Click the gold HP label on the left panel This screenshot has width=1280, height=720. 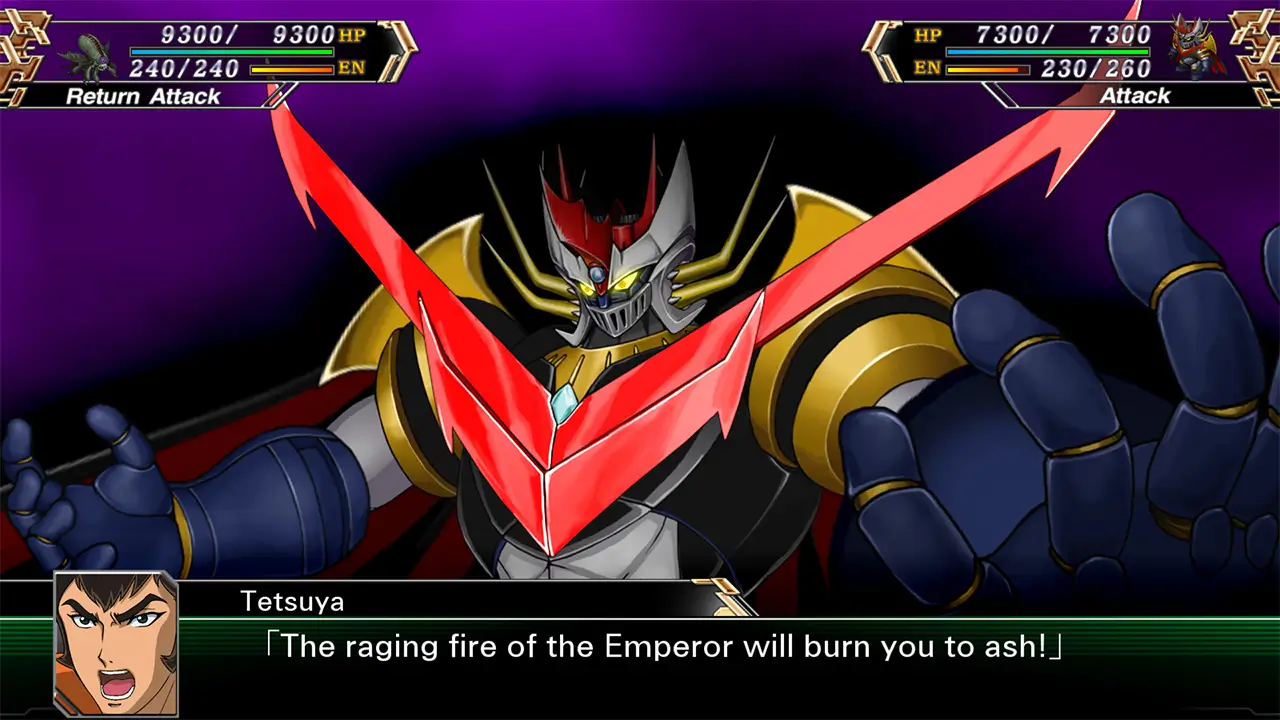(351, 34)
